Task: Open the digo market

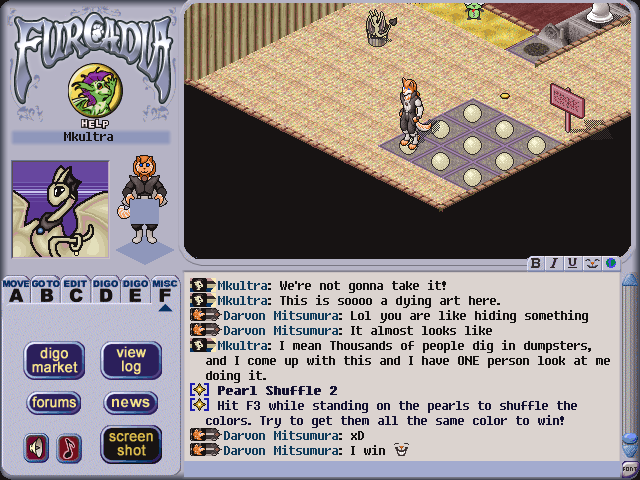Action: click(x=54, y=361)
